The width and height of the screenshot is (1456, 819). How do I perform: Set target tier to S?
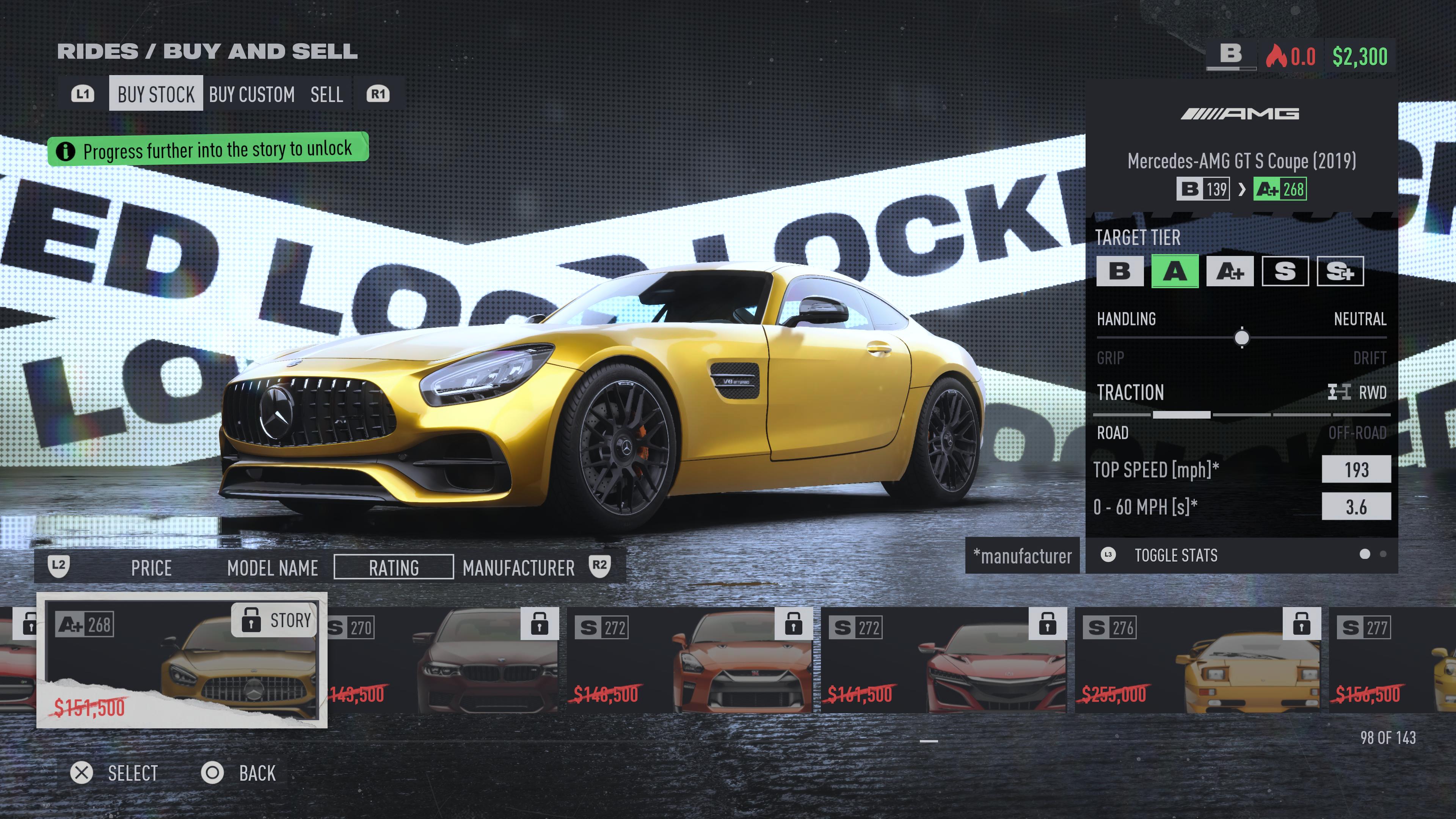pos(1285,272)
